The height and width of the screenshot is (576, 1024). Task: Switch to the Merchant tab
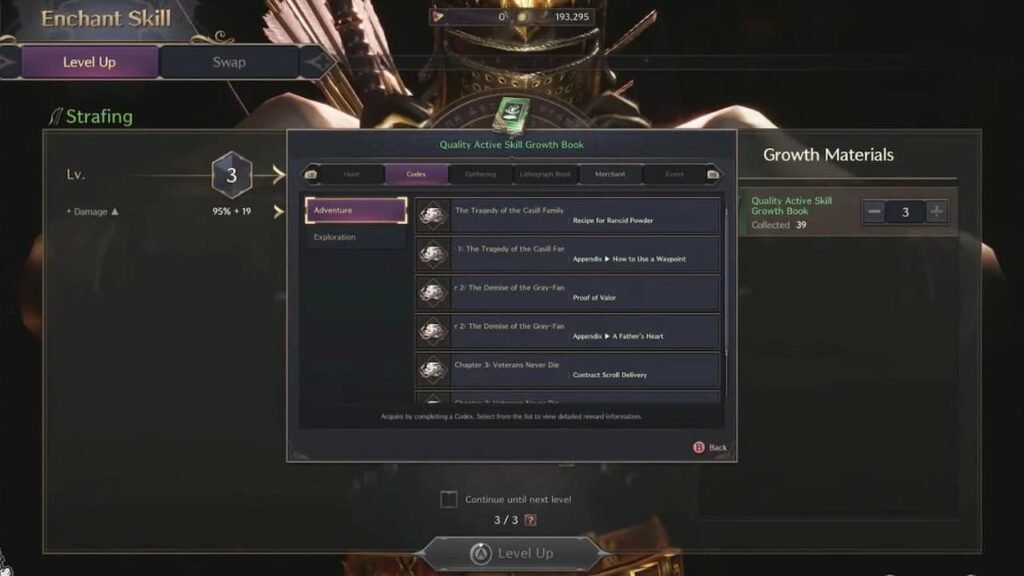pos(610,174)
